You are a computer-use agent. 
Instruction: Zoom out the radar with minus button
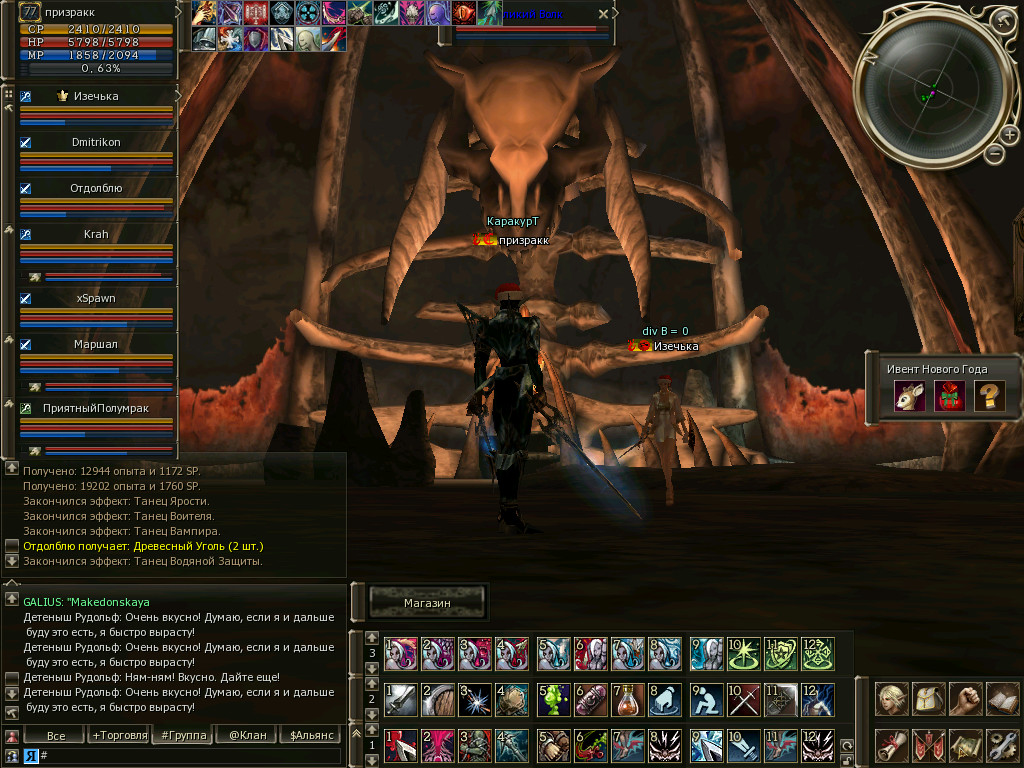pyautogui.click(x=994, y=154)
